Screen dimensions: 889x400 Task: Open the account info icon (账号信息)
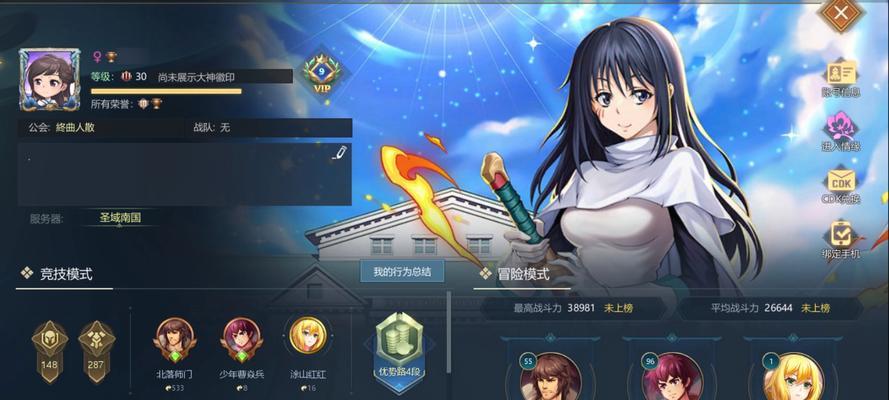(841, 75)
